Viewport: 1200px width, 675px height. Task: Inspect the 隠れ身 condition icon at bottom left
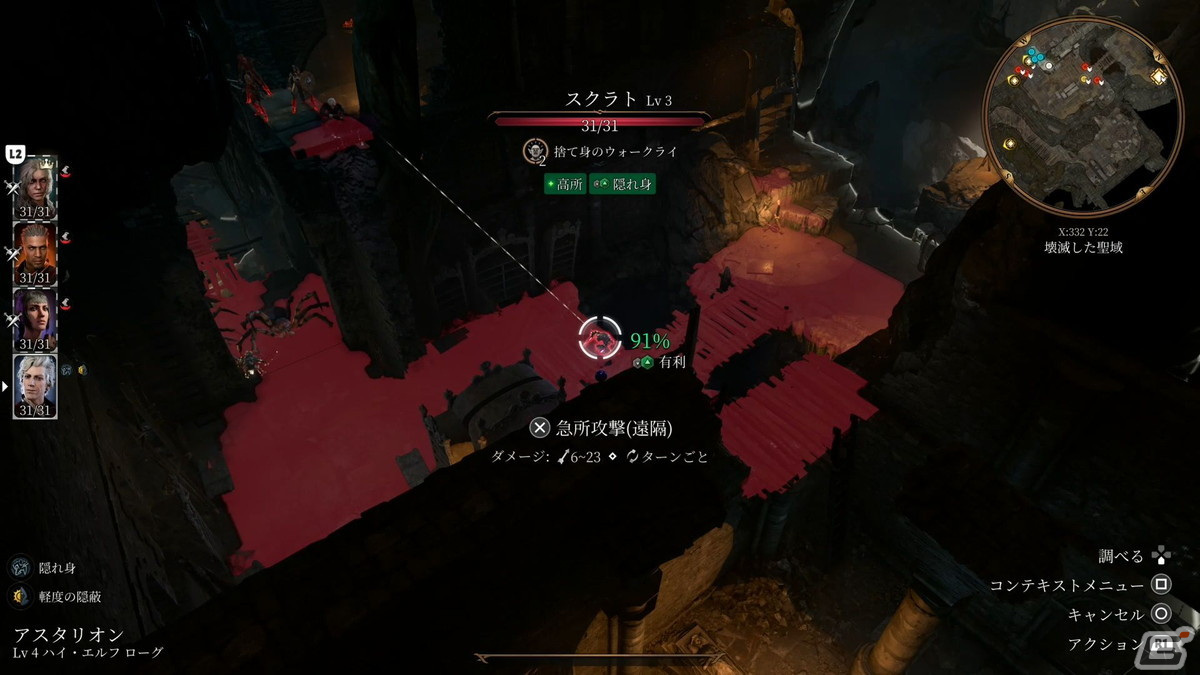click(20, 568)
